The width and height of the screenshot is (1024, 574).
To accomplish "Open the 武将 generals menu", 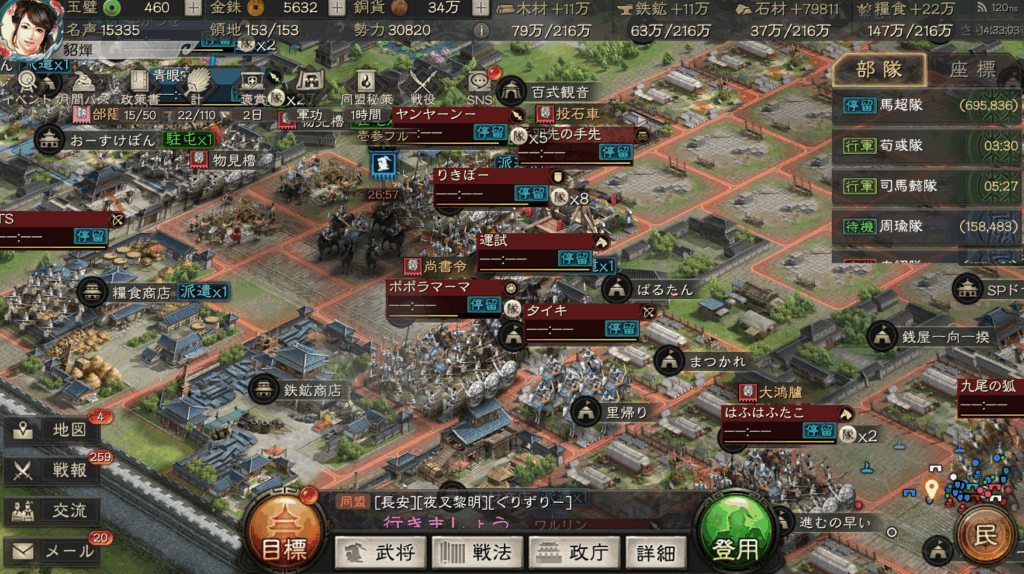I will click(380, 551).
